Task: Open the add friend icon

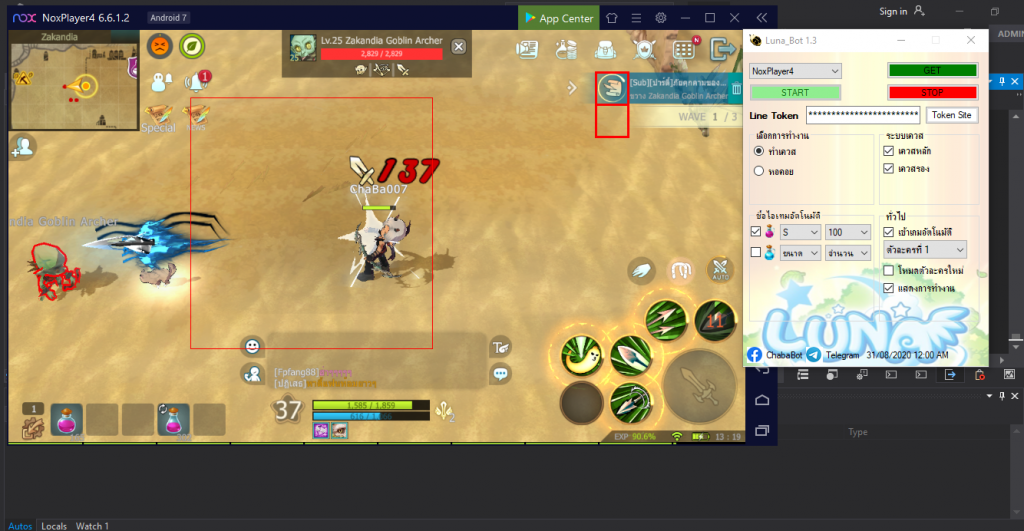Action: [x=22, y=147]
